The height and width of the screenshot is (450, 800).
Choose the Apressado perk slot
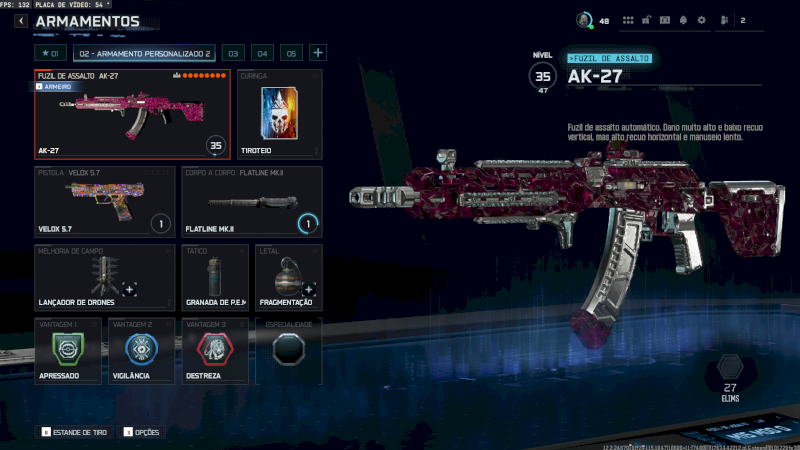coord(67,351)
